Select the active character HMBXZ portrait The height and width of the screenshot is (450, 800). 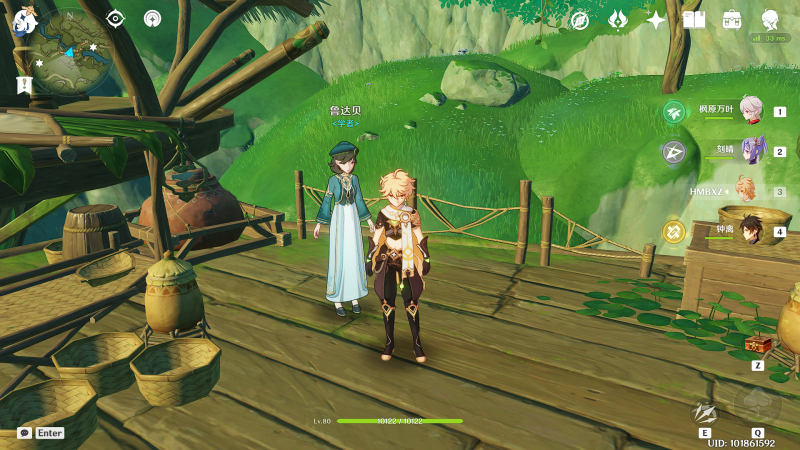click(745, 190)
